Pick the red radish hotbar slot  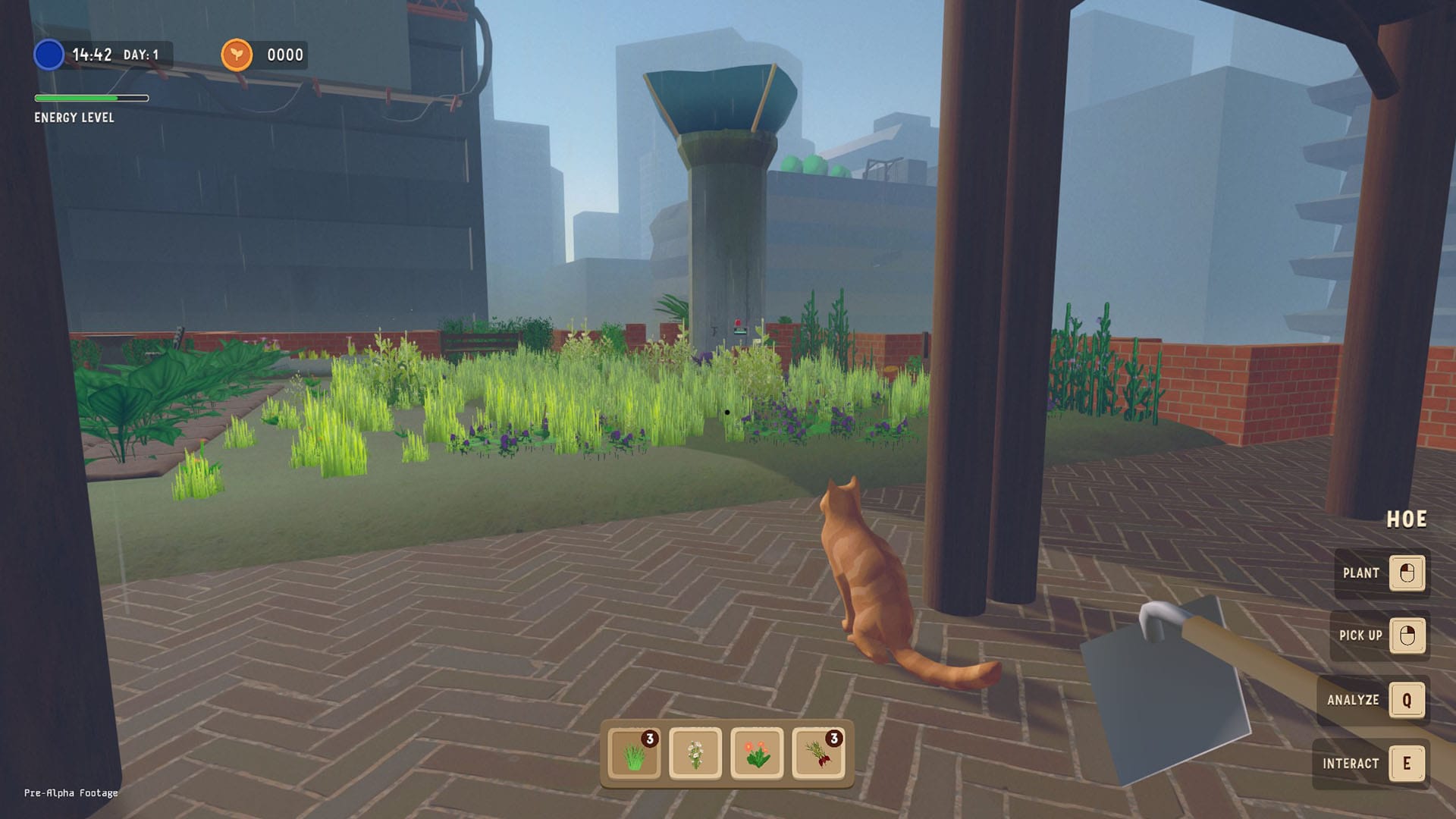click(x=818, y=753)
